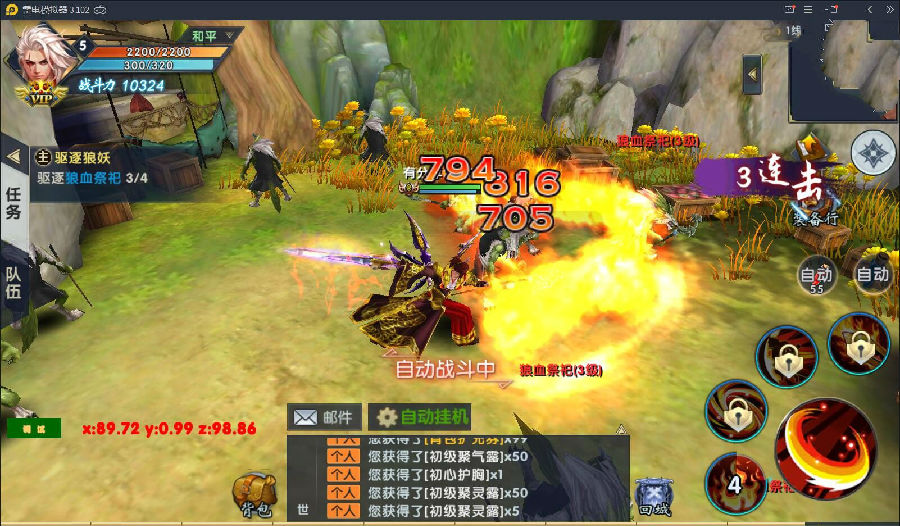Switch to the 任务 quest tab
The image size is (900, 526).
tap(14, 202)
